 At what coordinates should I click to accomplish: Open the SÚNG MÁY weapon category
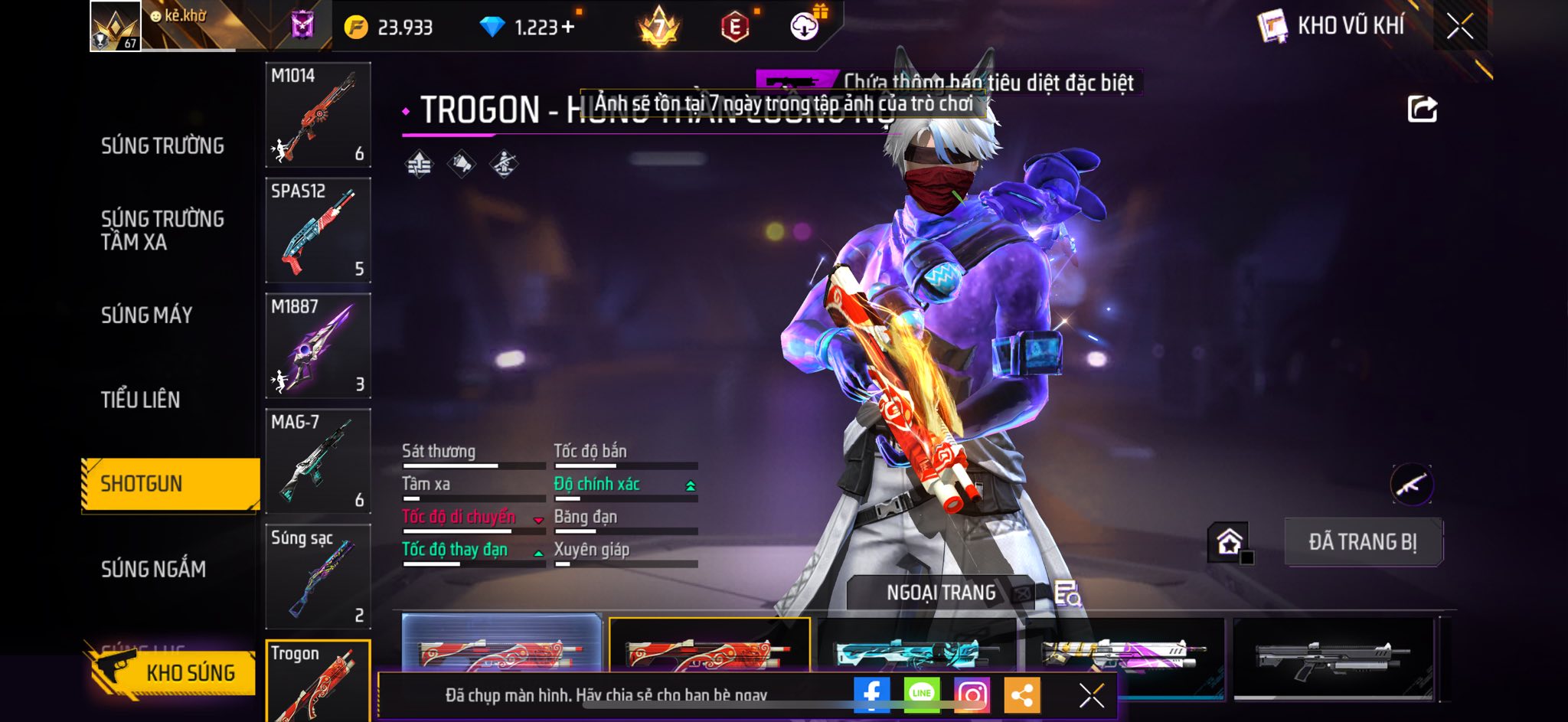[x=146, y=315]
